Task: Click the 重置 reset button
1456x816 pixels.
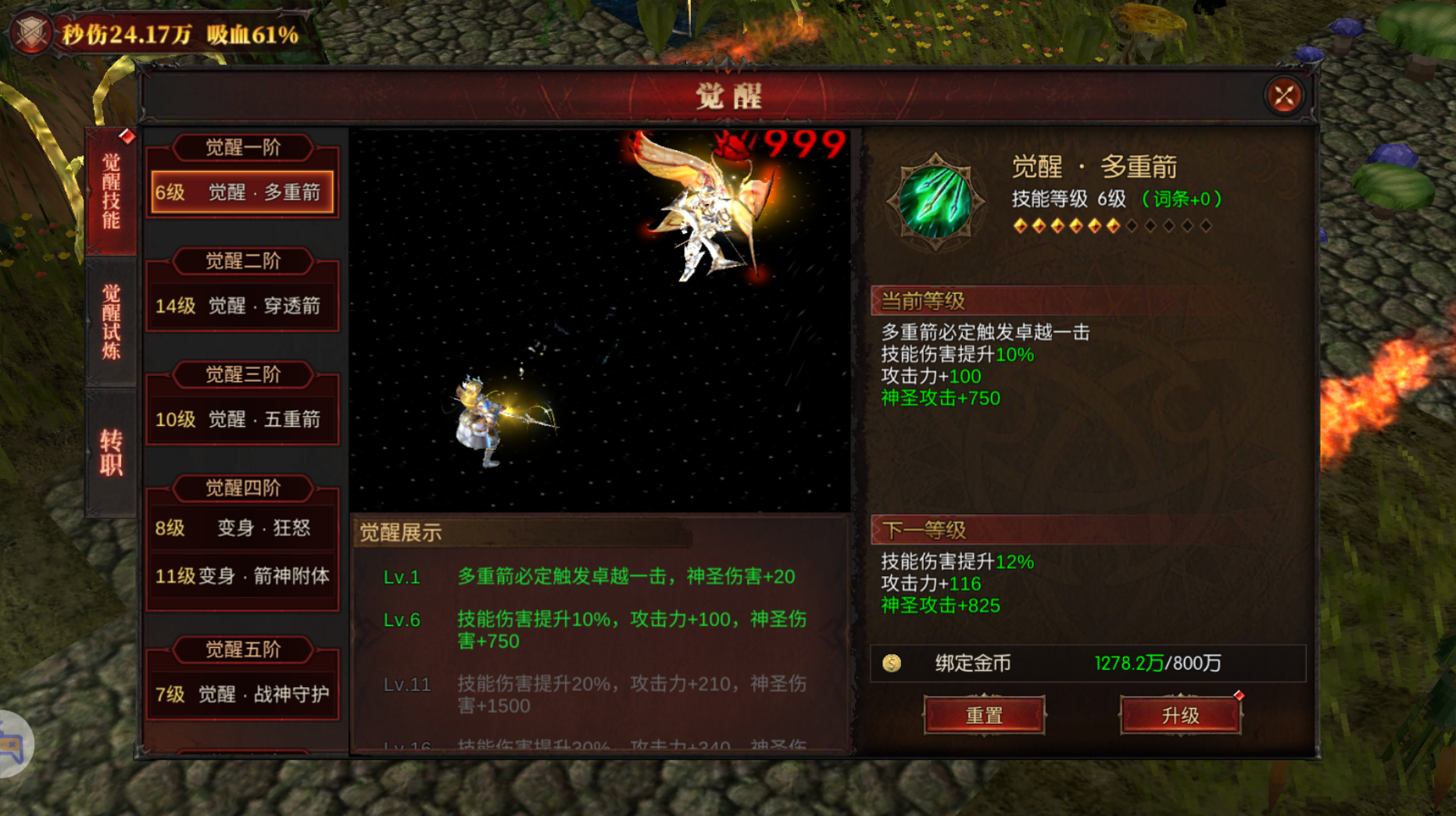Action: [984, 715]
